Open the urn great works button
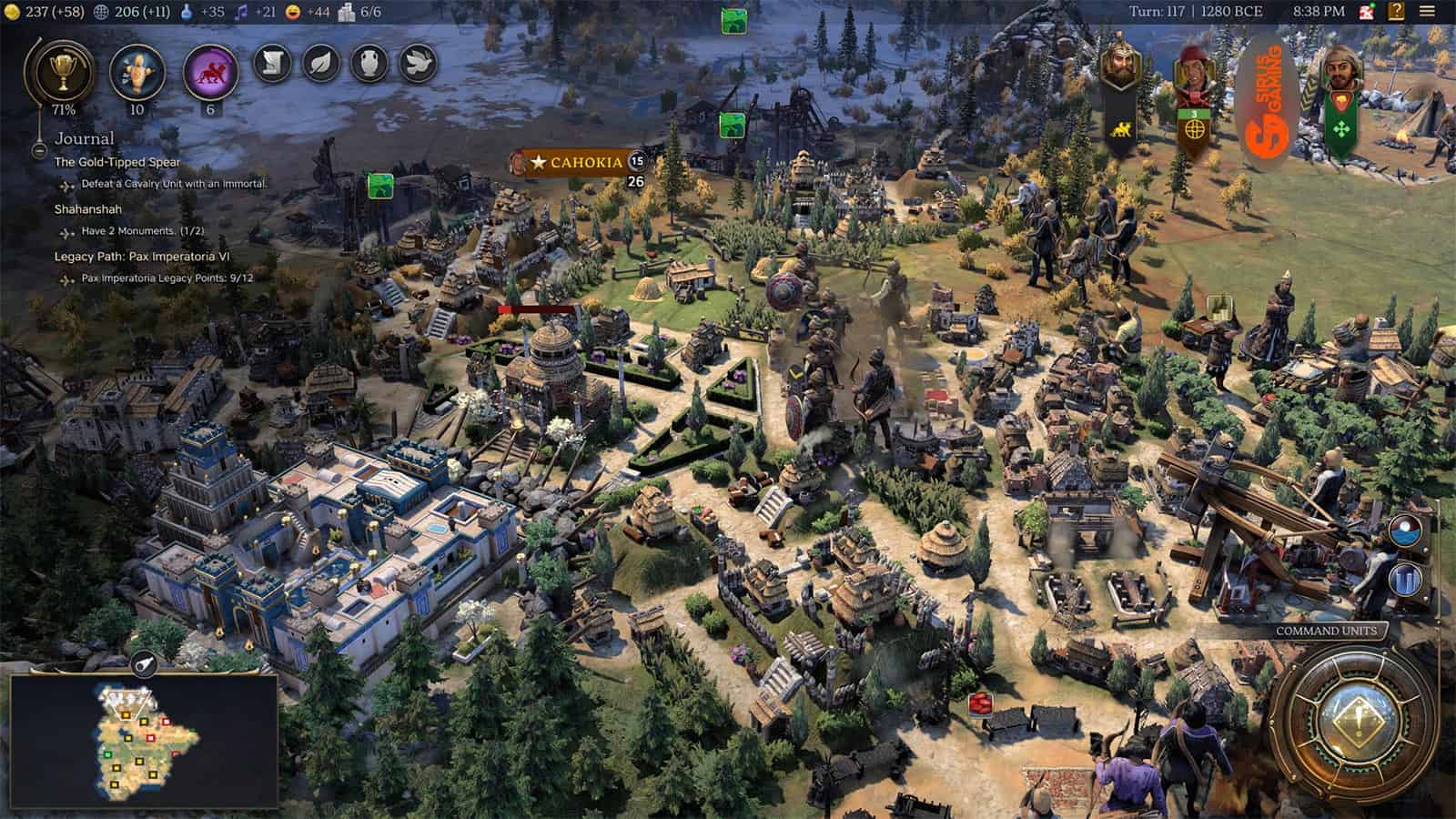This screenshot has width=1456, height=819. point(369,63)
